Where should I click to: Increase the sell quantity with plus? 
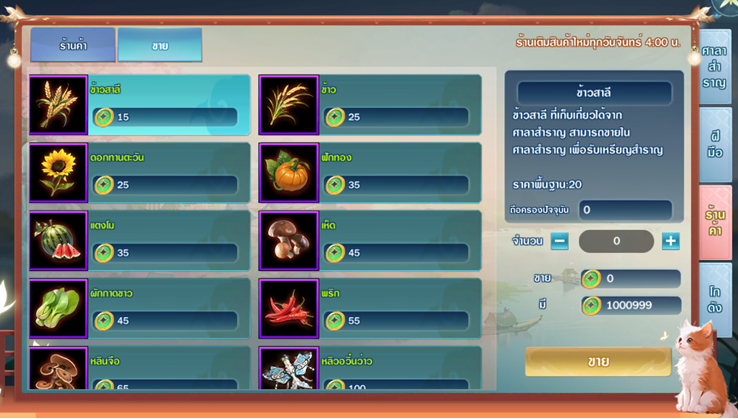(670, 241)
